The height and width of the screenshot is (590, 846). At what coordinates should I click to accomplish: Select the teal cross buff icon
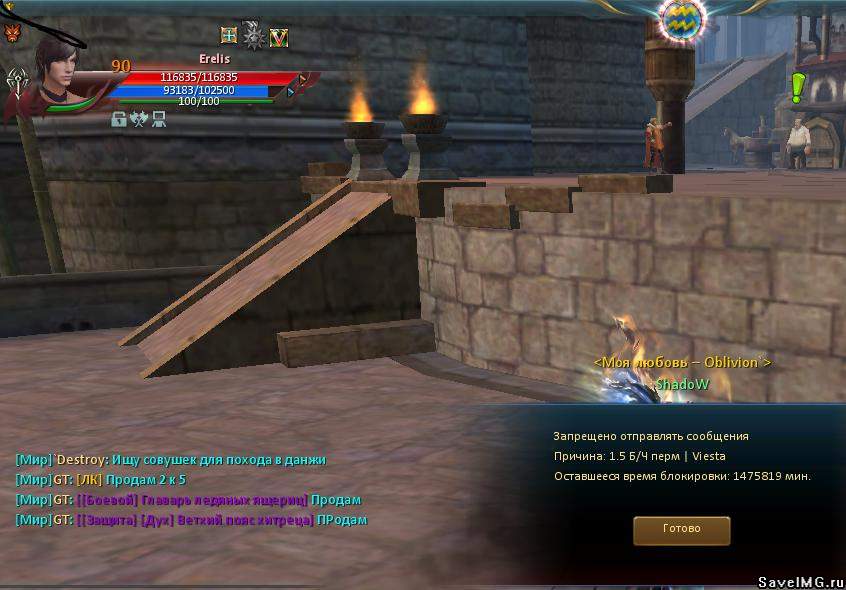229,36
